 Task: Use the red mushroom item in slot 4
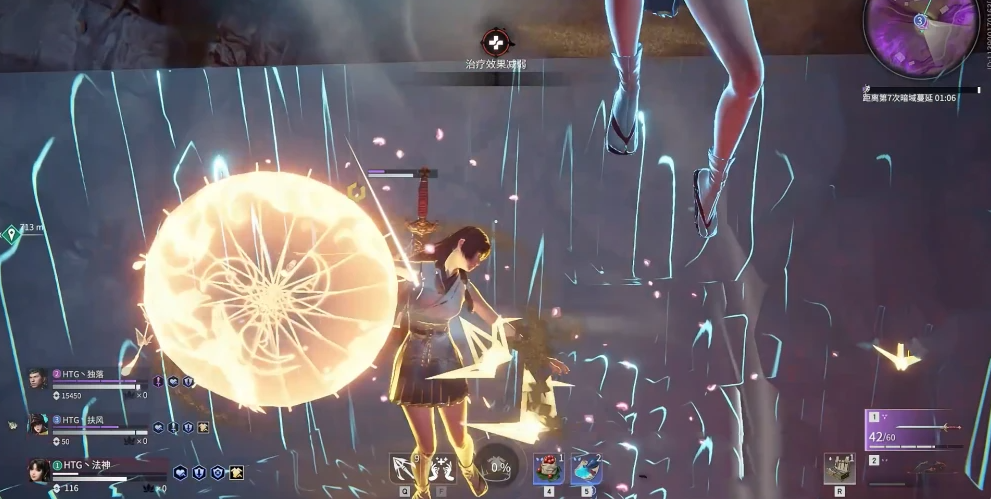tap(547, 468)
